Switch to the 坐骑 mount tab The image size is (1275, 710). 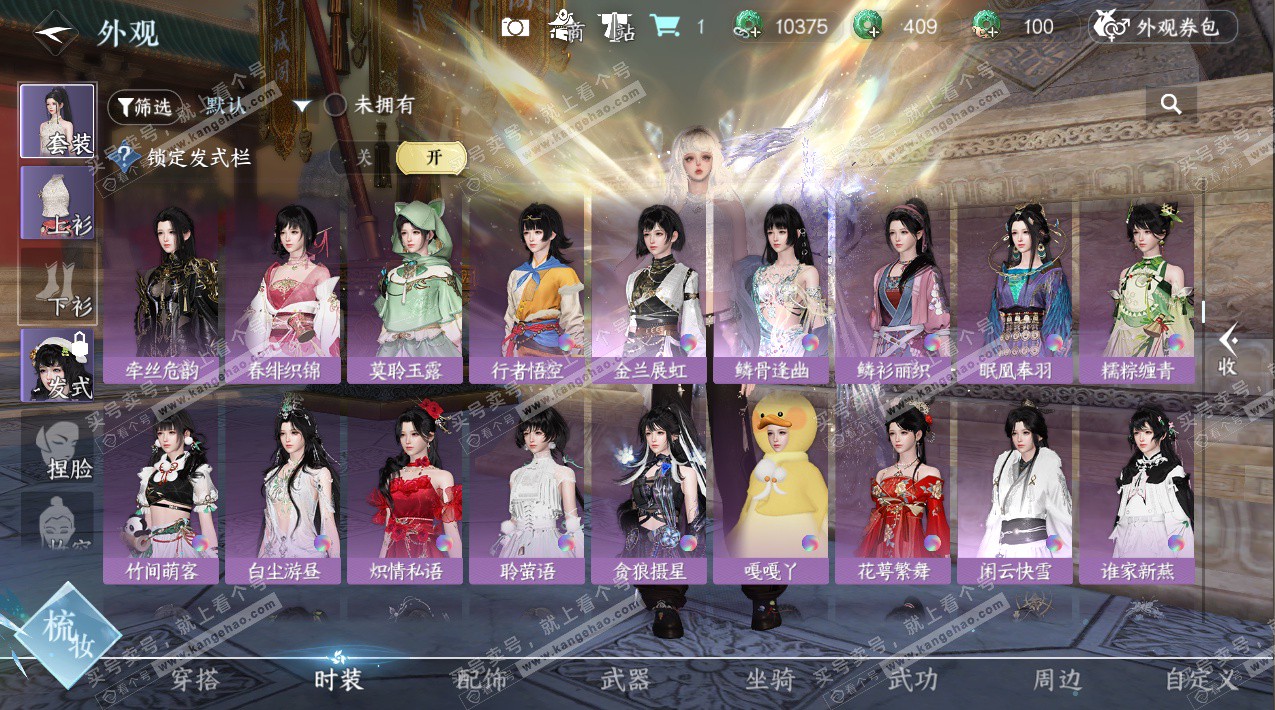(x=770, y=680)
